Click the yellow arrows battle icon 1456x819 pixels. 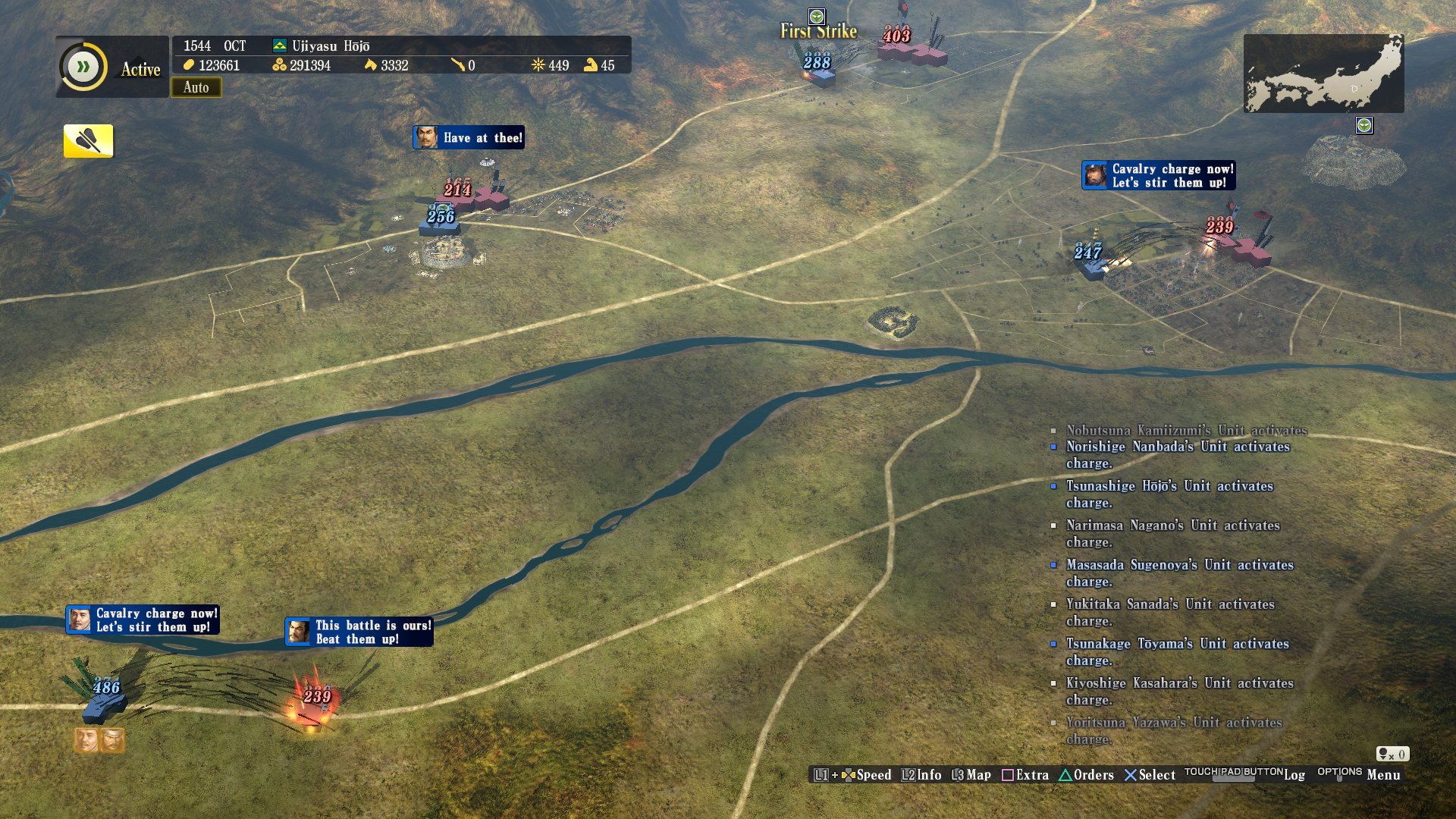pos(86,140)
